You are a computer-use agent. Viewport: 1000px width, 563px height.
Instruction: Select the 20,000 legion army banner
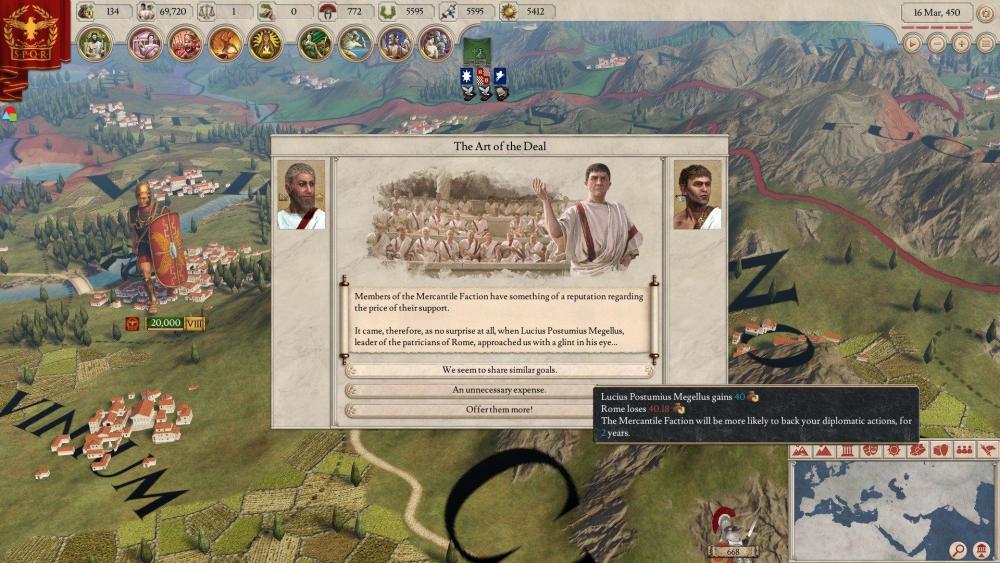(x=165, y=323)
